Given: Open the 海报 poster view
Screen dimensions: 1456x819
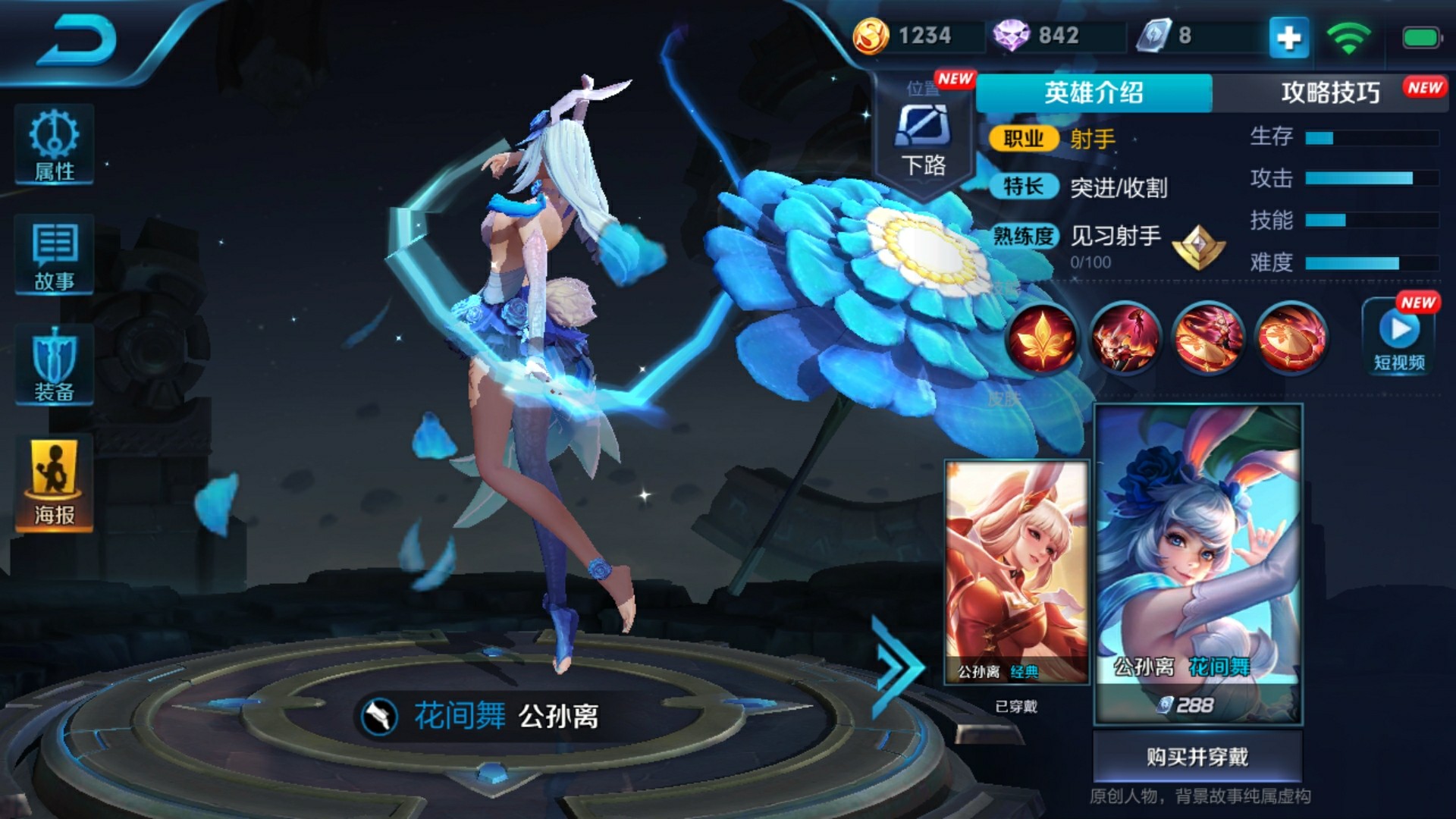Looking at the screenshot, I should (x=54, y=483).
